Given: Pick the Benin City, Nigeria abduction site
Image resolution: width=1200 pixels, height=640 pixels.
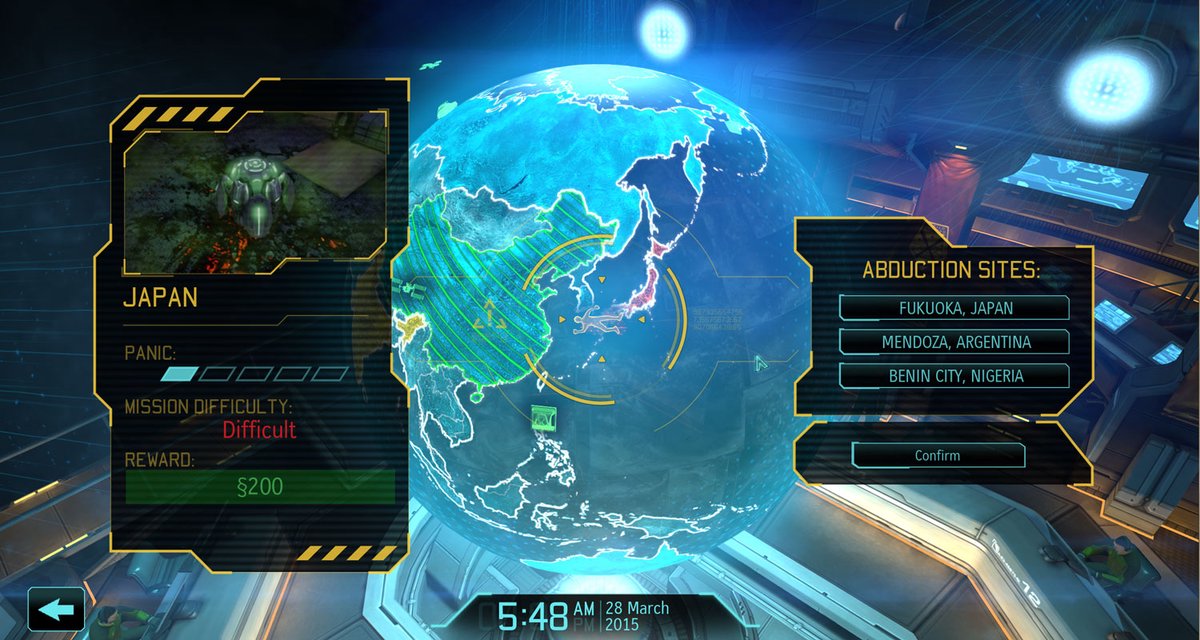Looking at the screenshot, I should (954, 376).
